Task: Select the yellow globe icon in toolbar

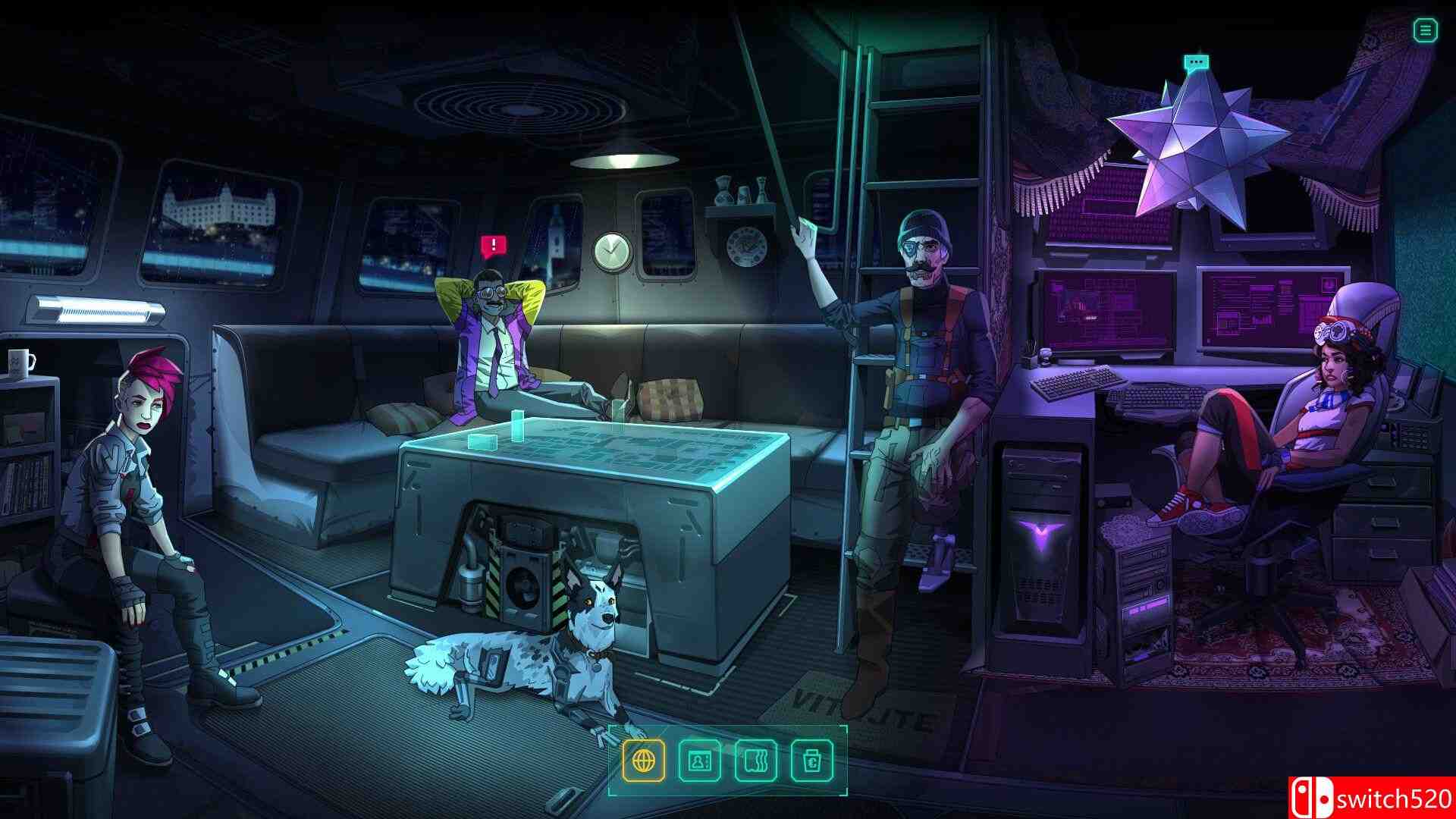Action: point(644,759)
